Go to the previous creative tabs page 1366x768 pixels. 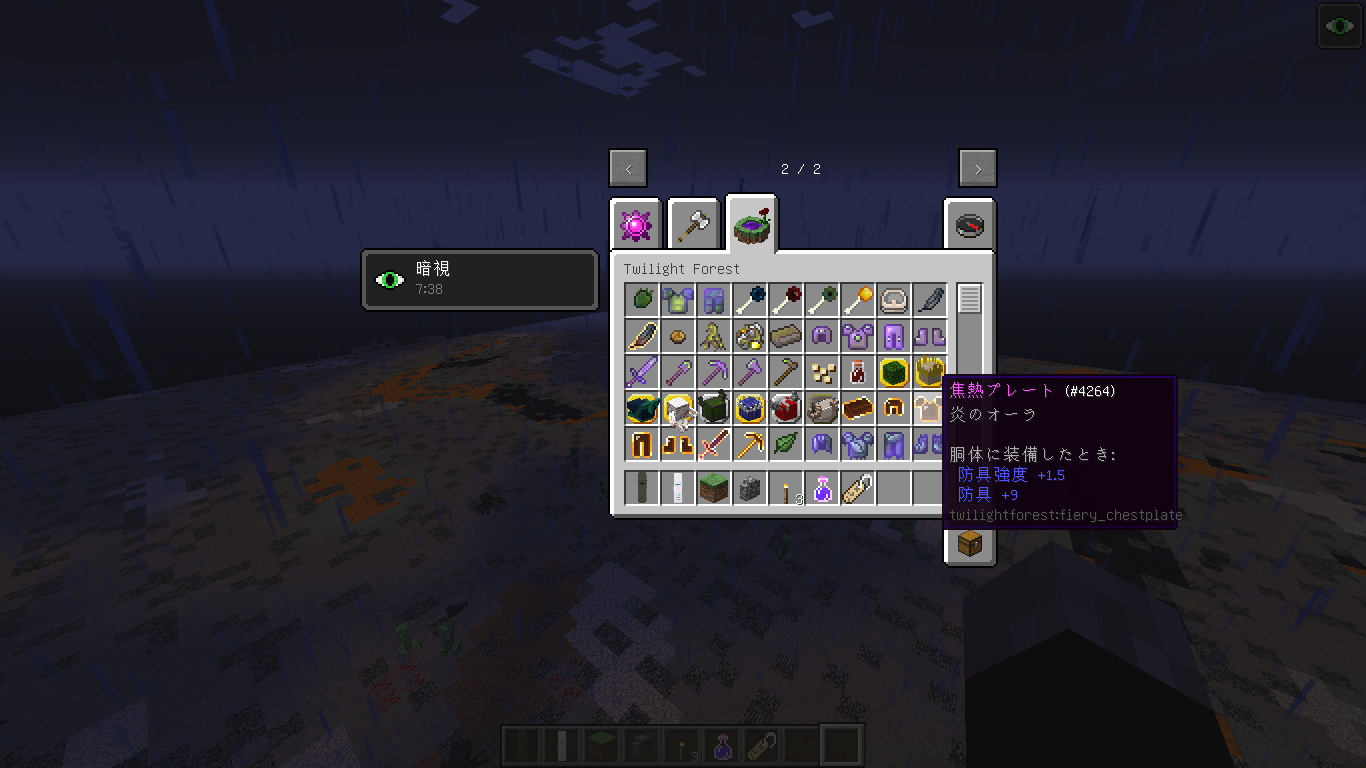click(628, 168)
